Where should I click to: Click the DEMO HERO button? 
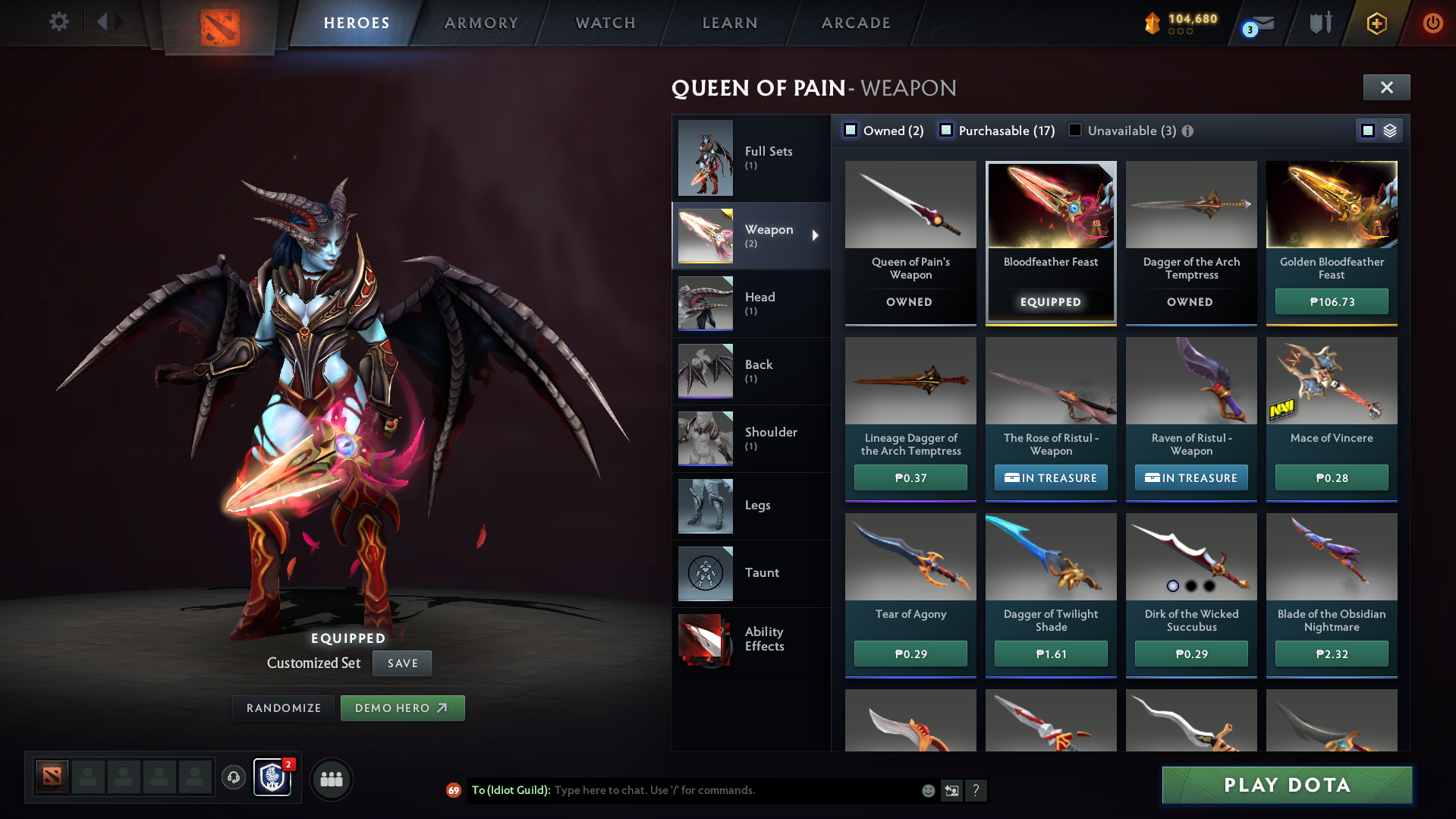click(x=402, y=707)
